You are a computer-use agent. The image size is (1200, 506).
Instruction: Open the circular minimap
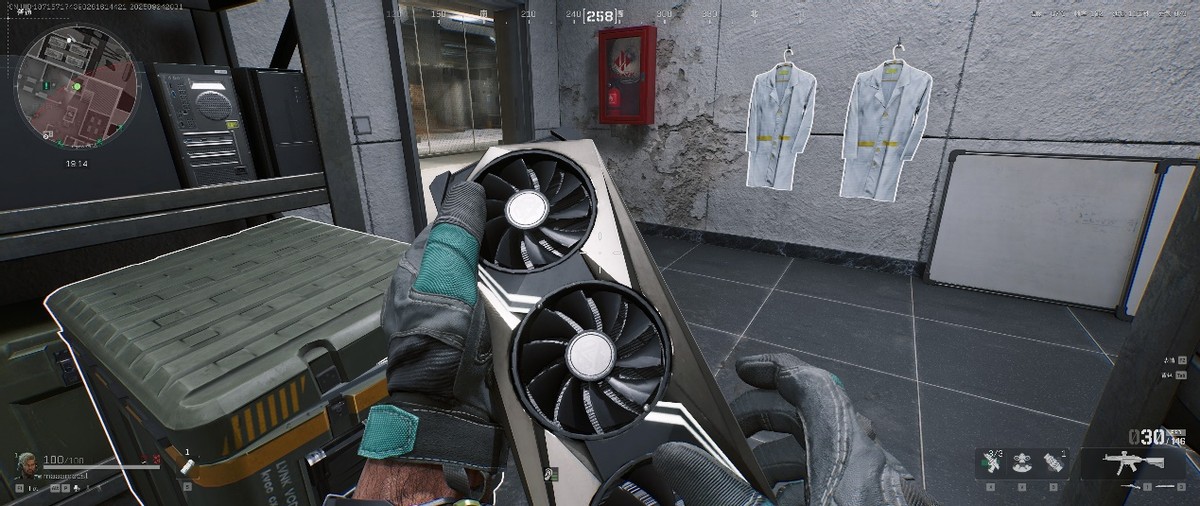coord(75,85)
